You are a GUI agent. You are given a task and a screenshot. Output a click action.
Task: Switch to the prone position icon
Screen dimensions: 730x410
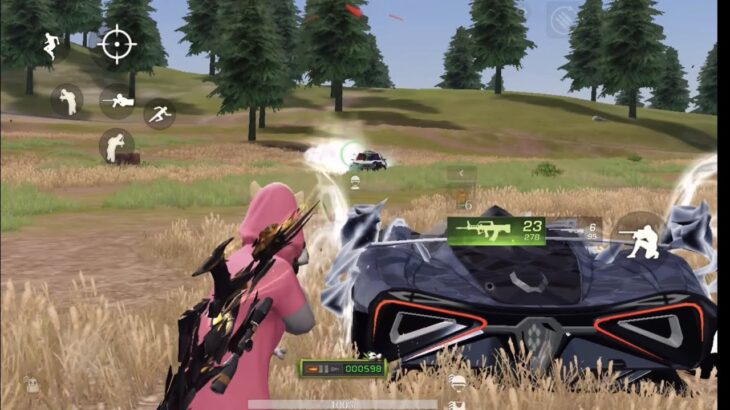point(117,100)
